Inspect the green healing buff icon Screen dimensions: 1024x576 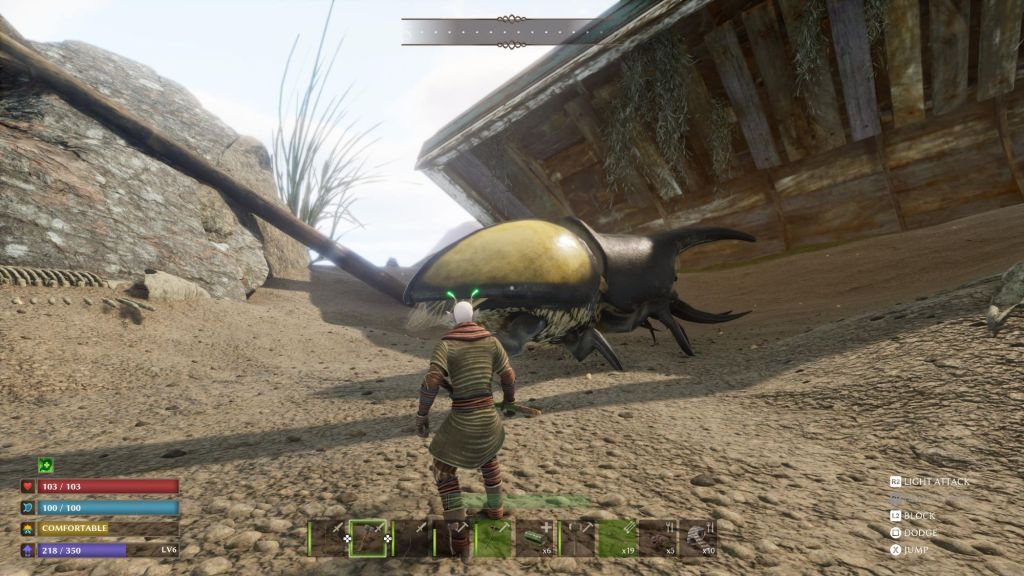tap(45, 465)
